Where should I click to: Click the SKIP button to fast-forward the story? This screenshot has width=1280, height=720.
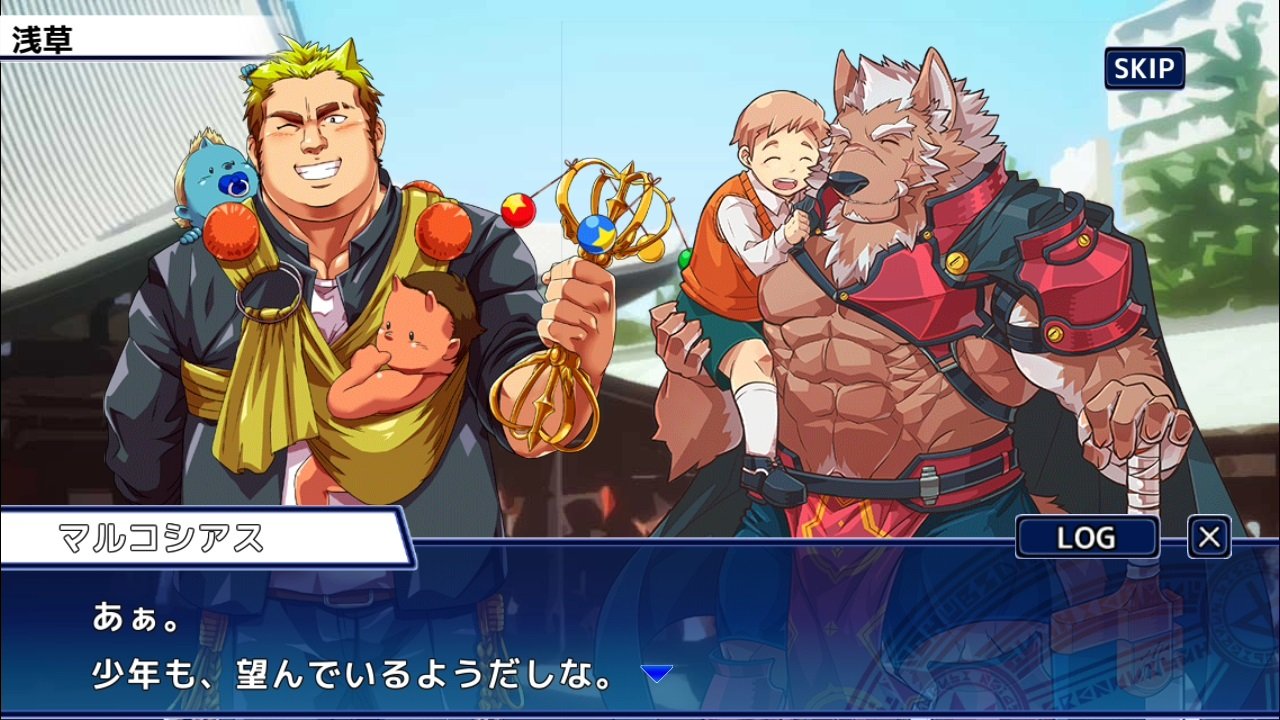point(1143,68)
